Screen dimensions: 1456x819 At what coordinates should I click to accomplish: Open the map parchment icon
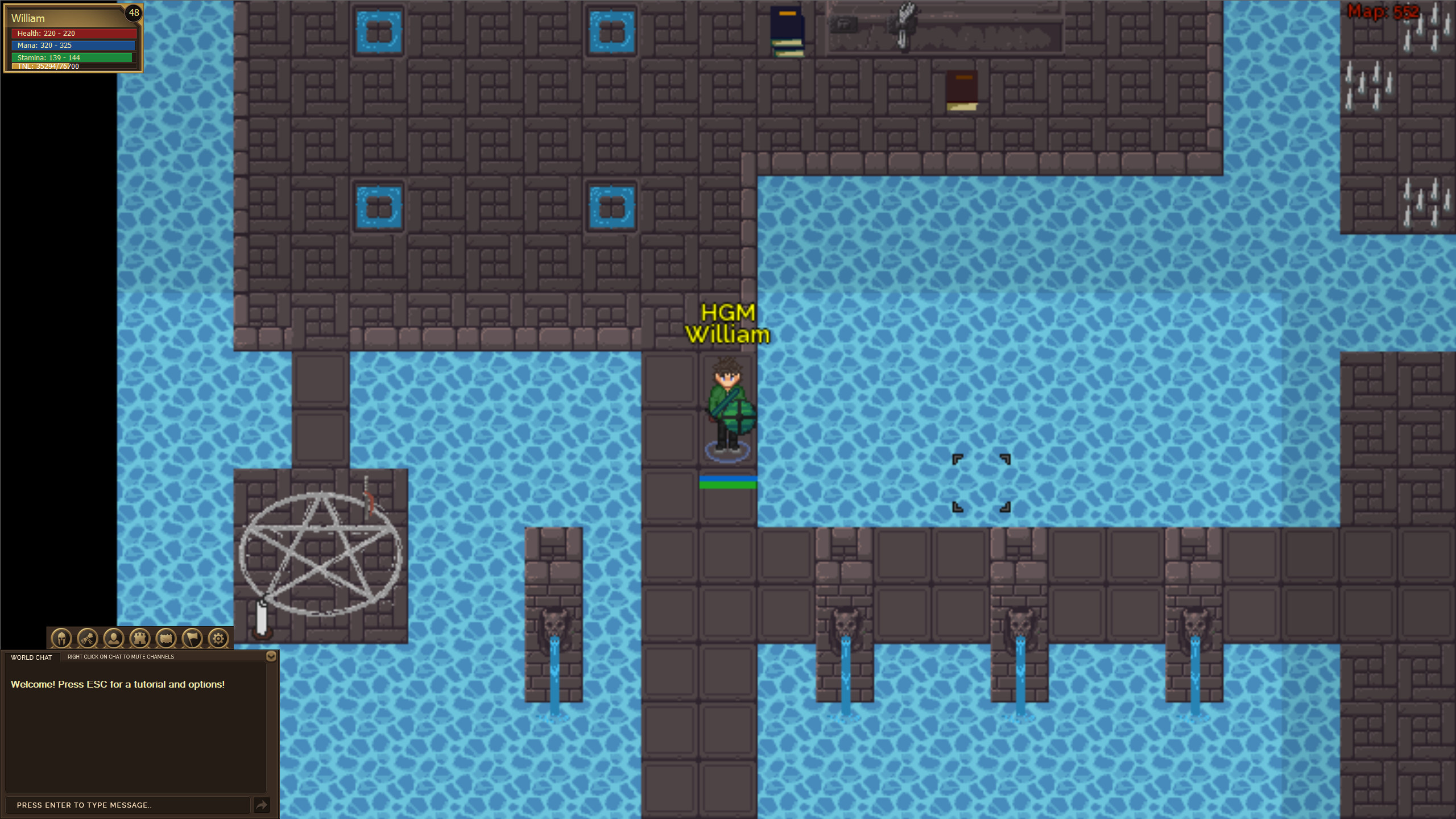(165, 638)
